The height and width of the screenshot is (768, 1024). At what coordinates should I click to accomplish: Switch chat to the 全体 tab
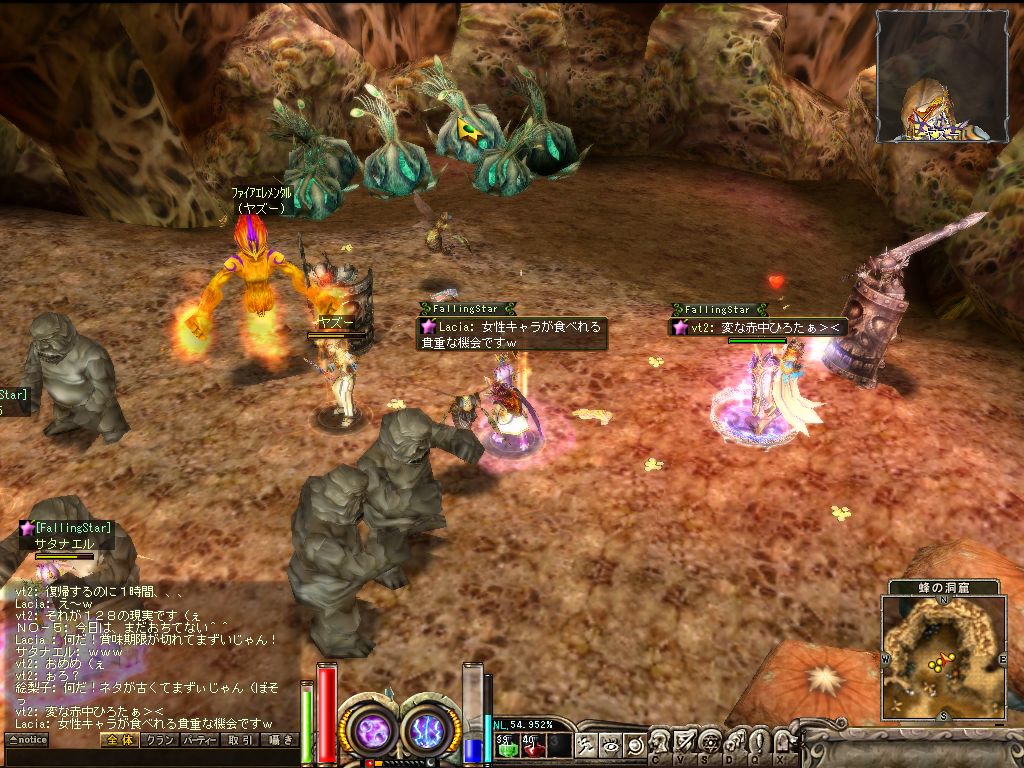tap(118, 740)
